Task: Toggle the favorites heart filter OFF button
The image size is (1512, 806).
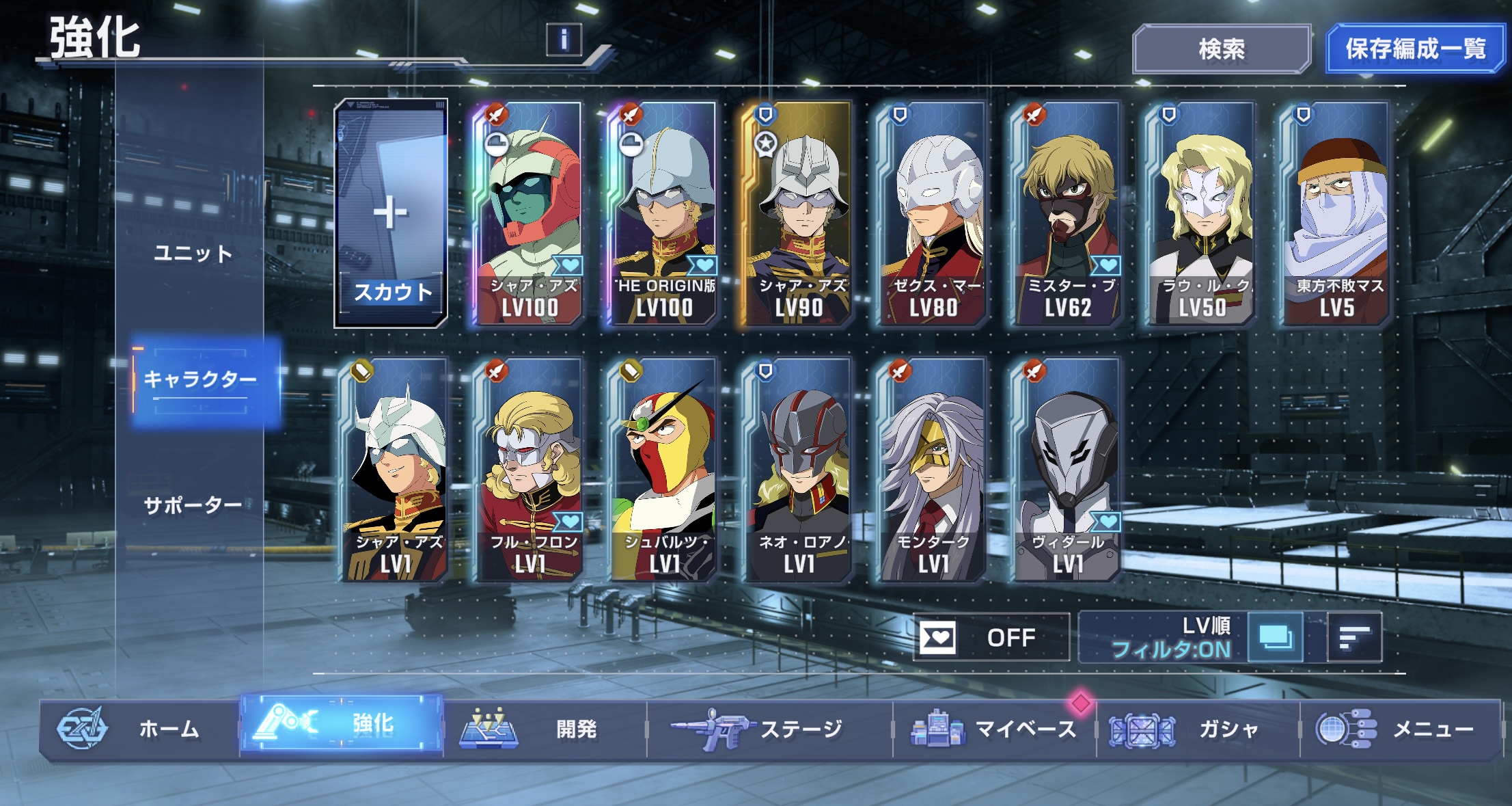Action: (x=991, y=638)
